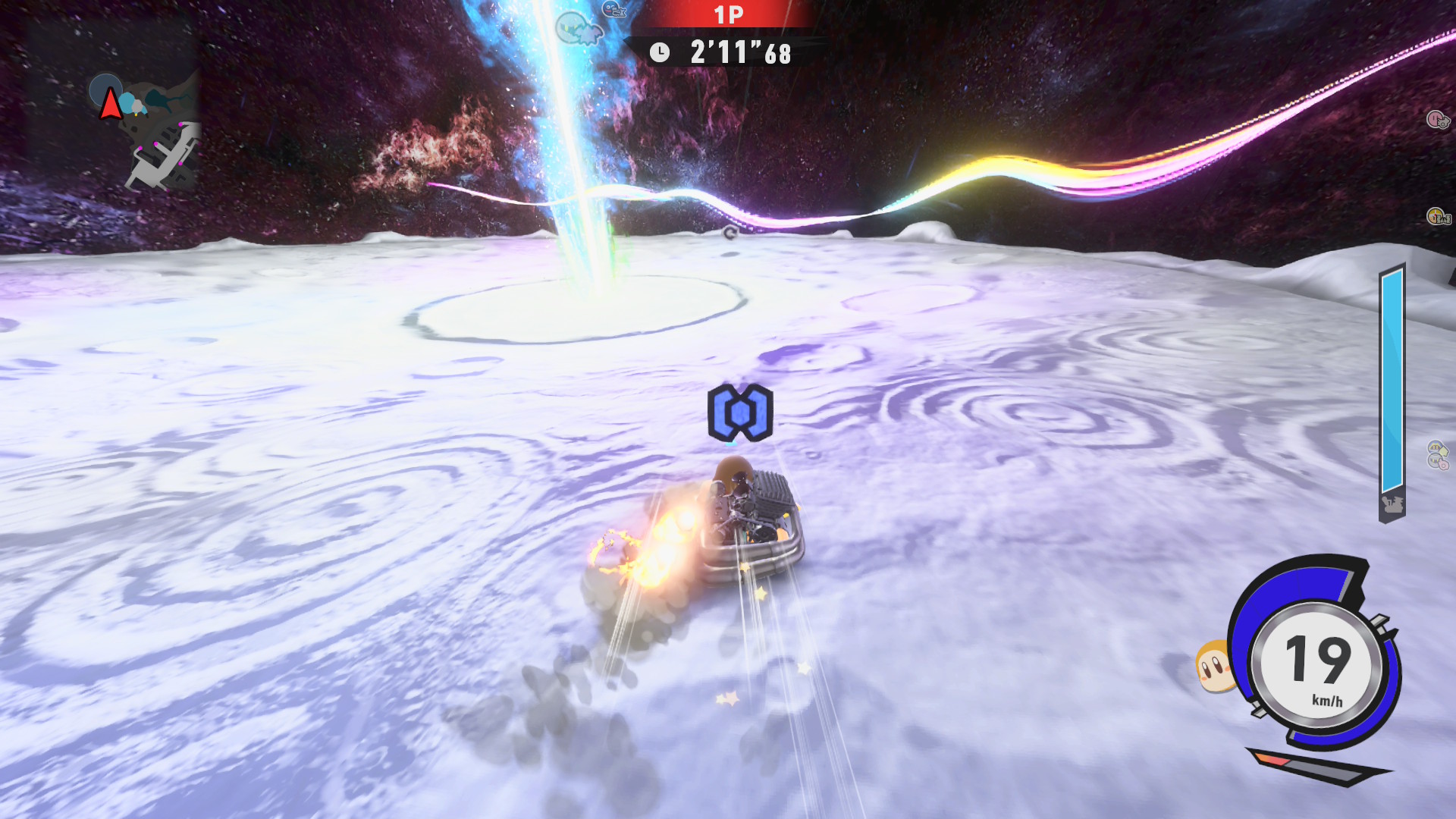Select the red player arrow on minimap
The height and width of the screenshot is (819, 1456).
[111, 104]
